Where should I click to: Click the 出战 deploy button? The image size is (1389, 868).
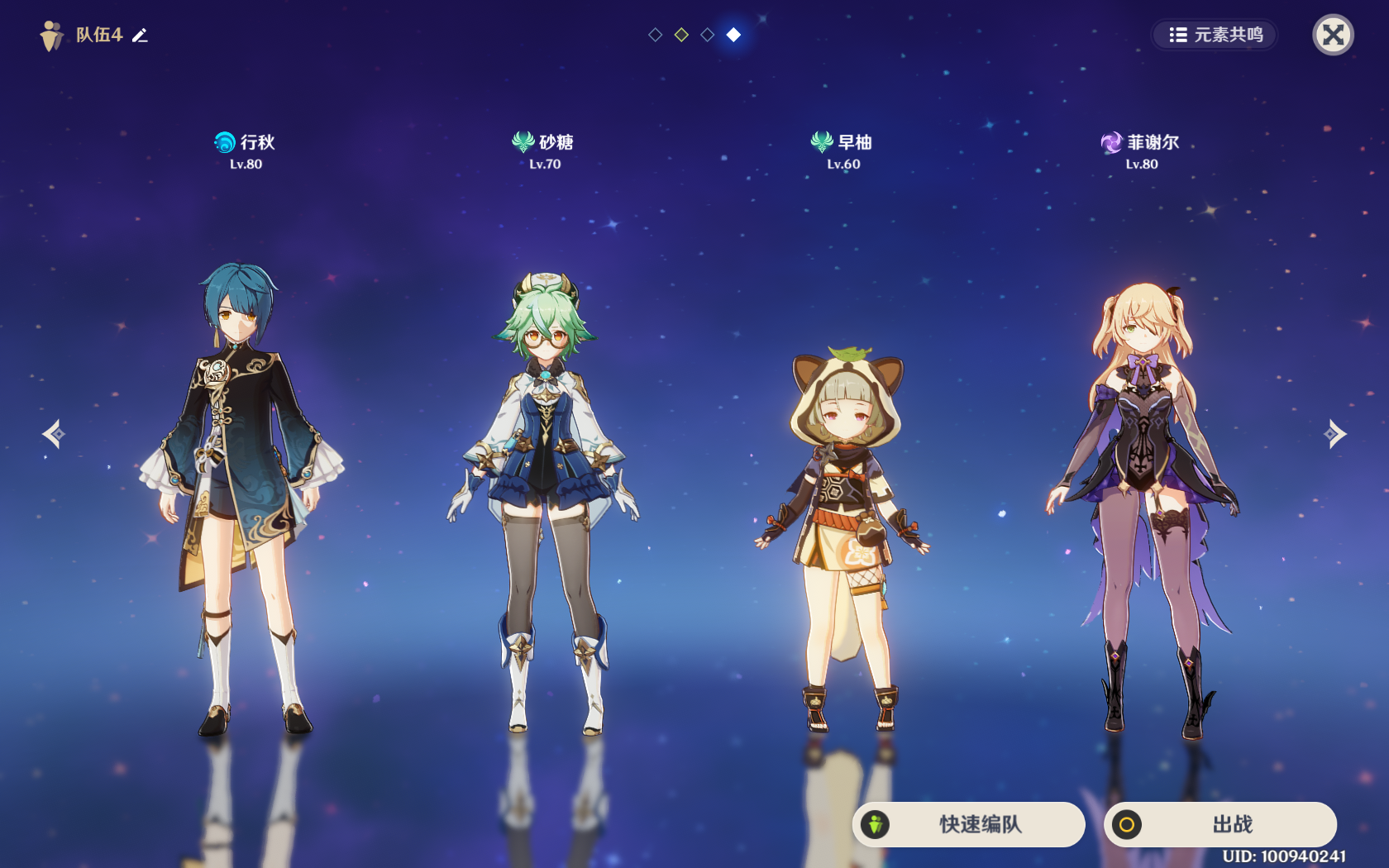pyautogui.click(x=1220, y=824)
